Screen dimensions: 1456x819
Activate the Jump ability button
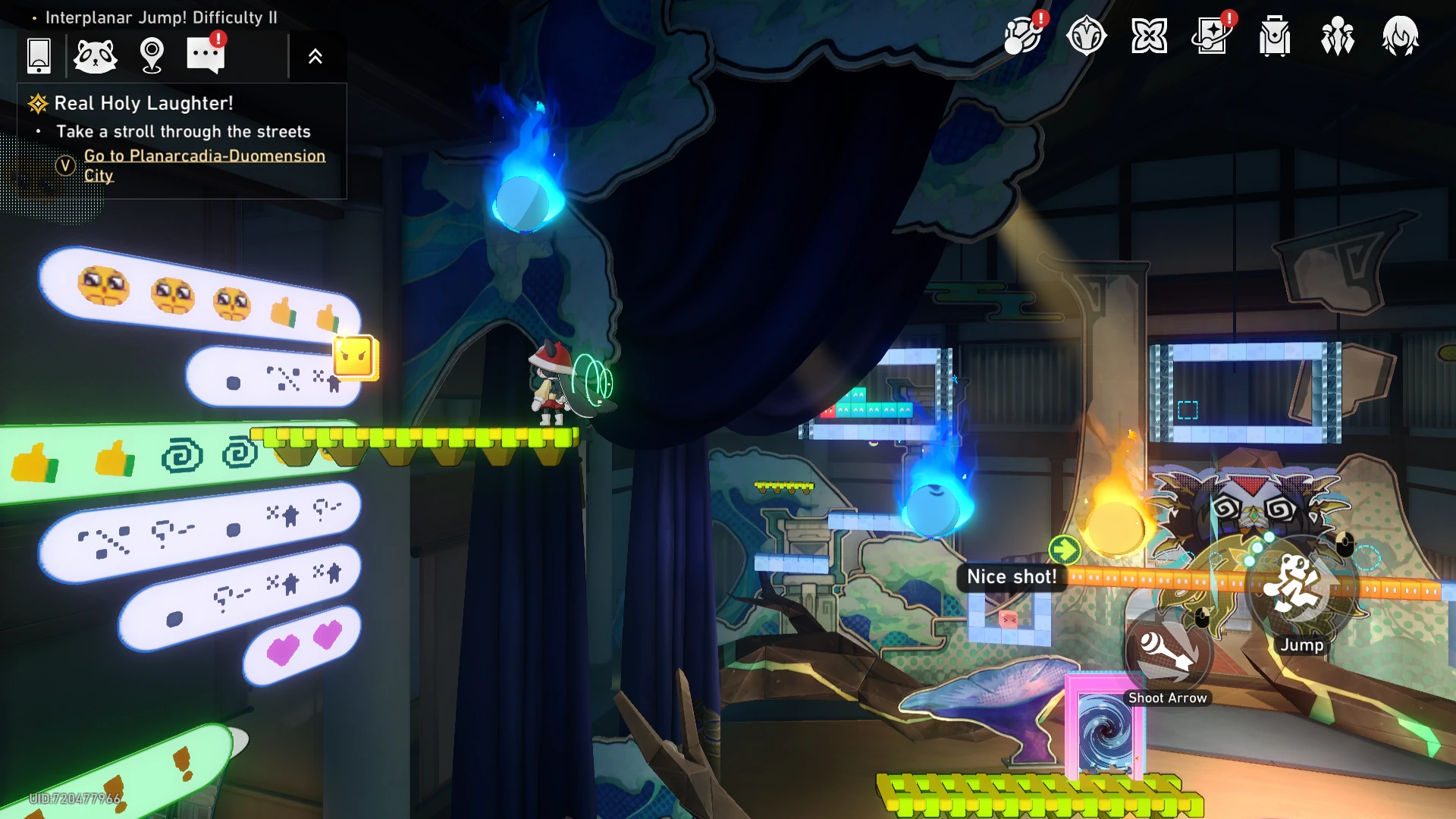click(1300, 588)
